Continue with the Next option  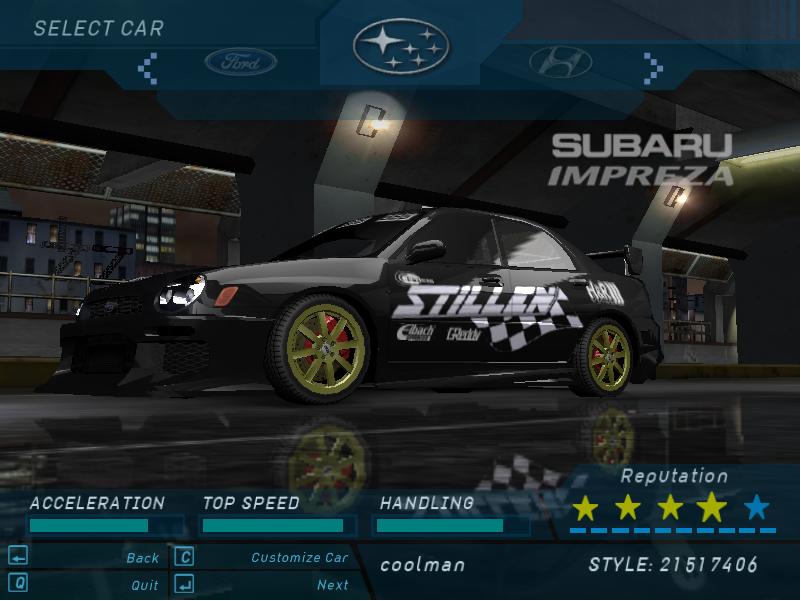click(x=332, y=585)
